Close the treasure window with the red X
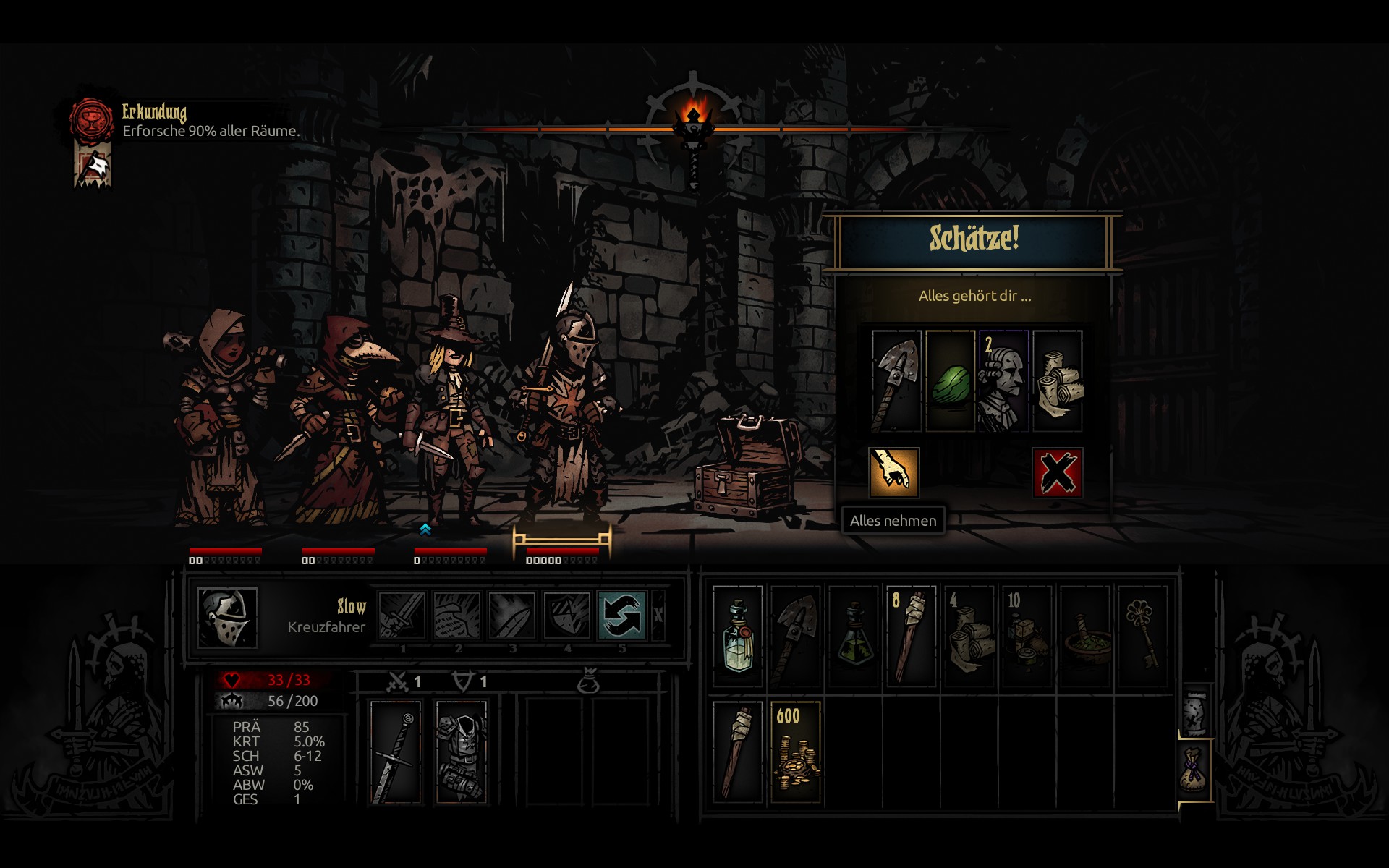1389x868 pixels. click(x=1057, y=472)
